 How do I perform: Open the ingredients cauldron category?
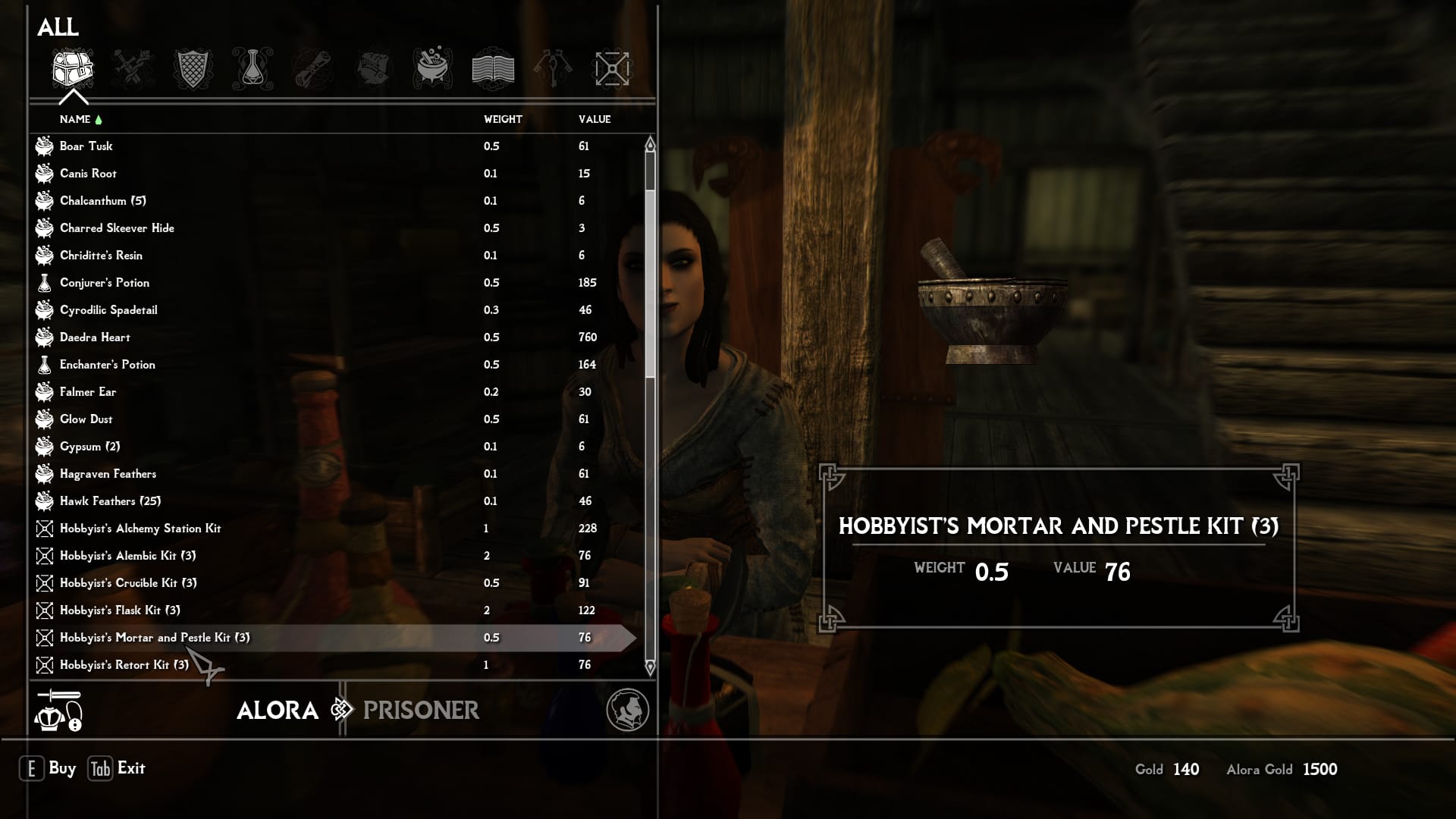tap(433, 69)
